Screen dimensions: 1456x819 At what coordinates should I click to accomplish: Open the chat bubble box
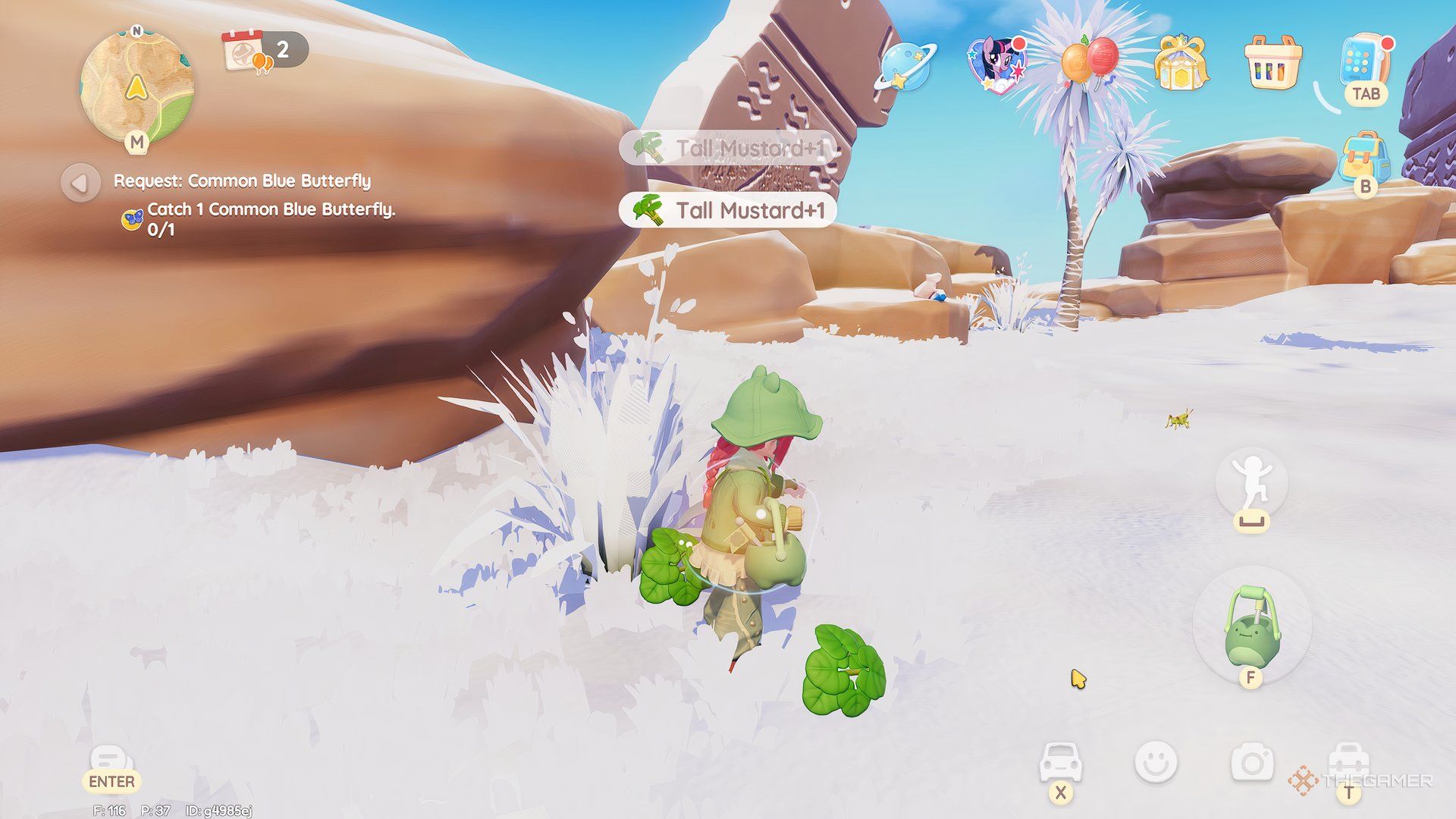(x=111, y=760)
